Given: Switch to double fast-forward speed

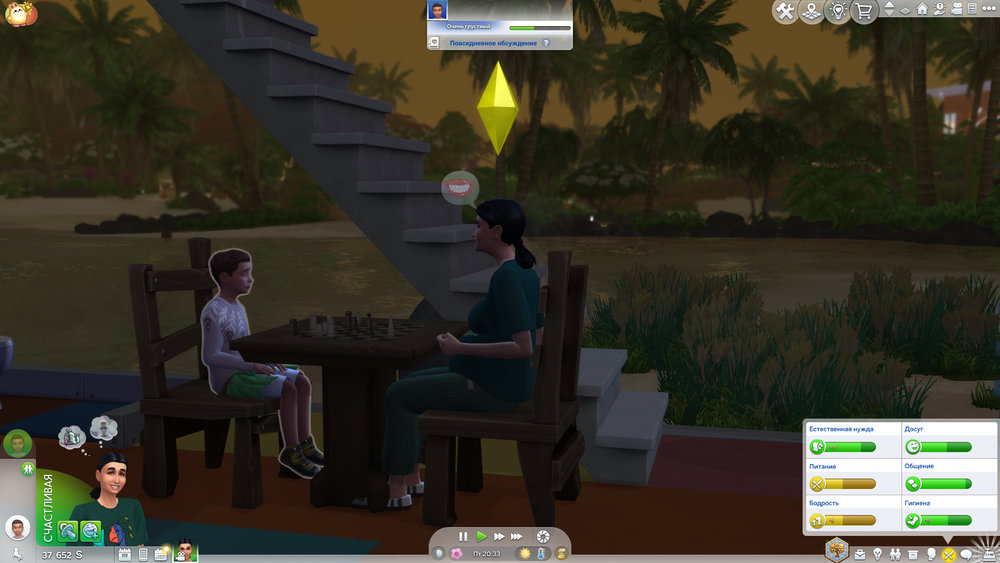Looking at the screenshot, I should tap(500, 537).
